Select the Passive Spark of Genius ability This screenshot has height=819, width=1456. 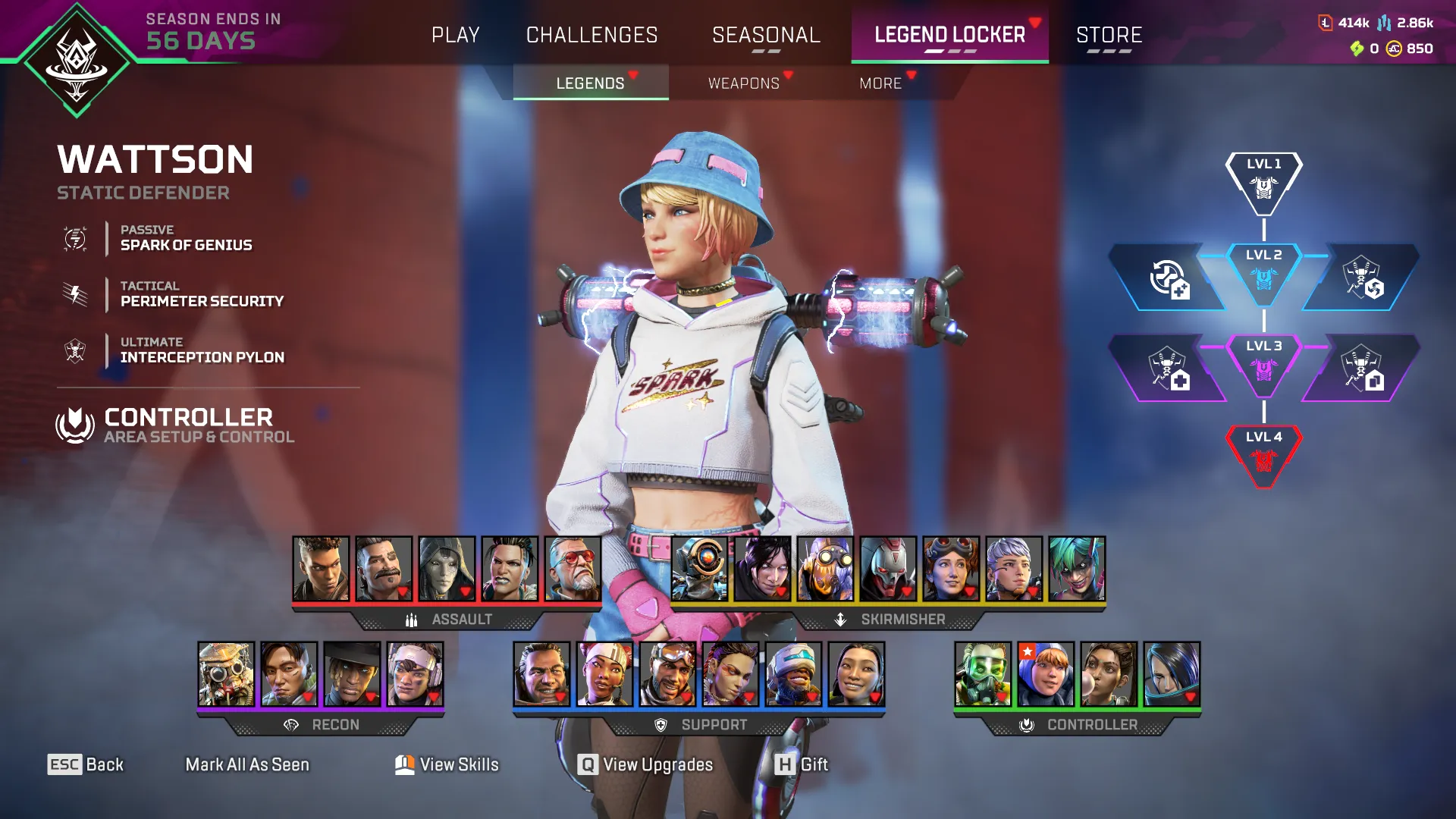pos(186,238)
